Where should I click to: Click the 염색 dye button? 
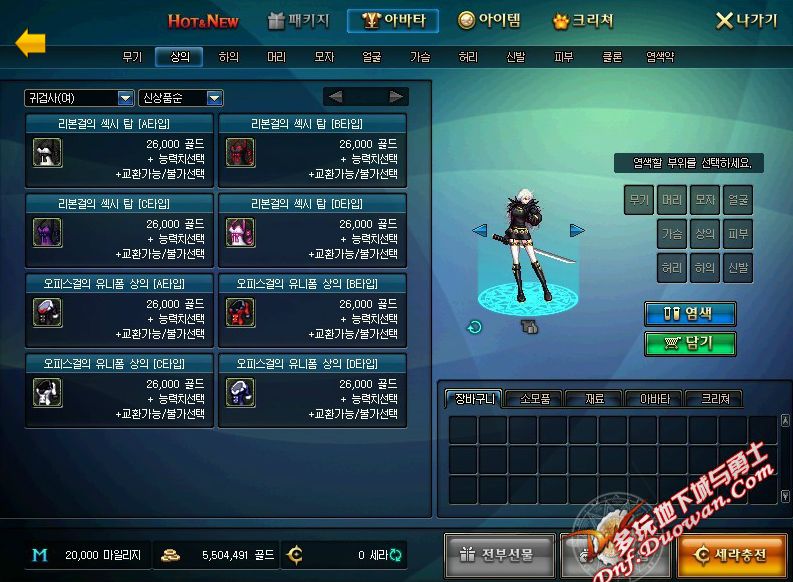[690, 313]
